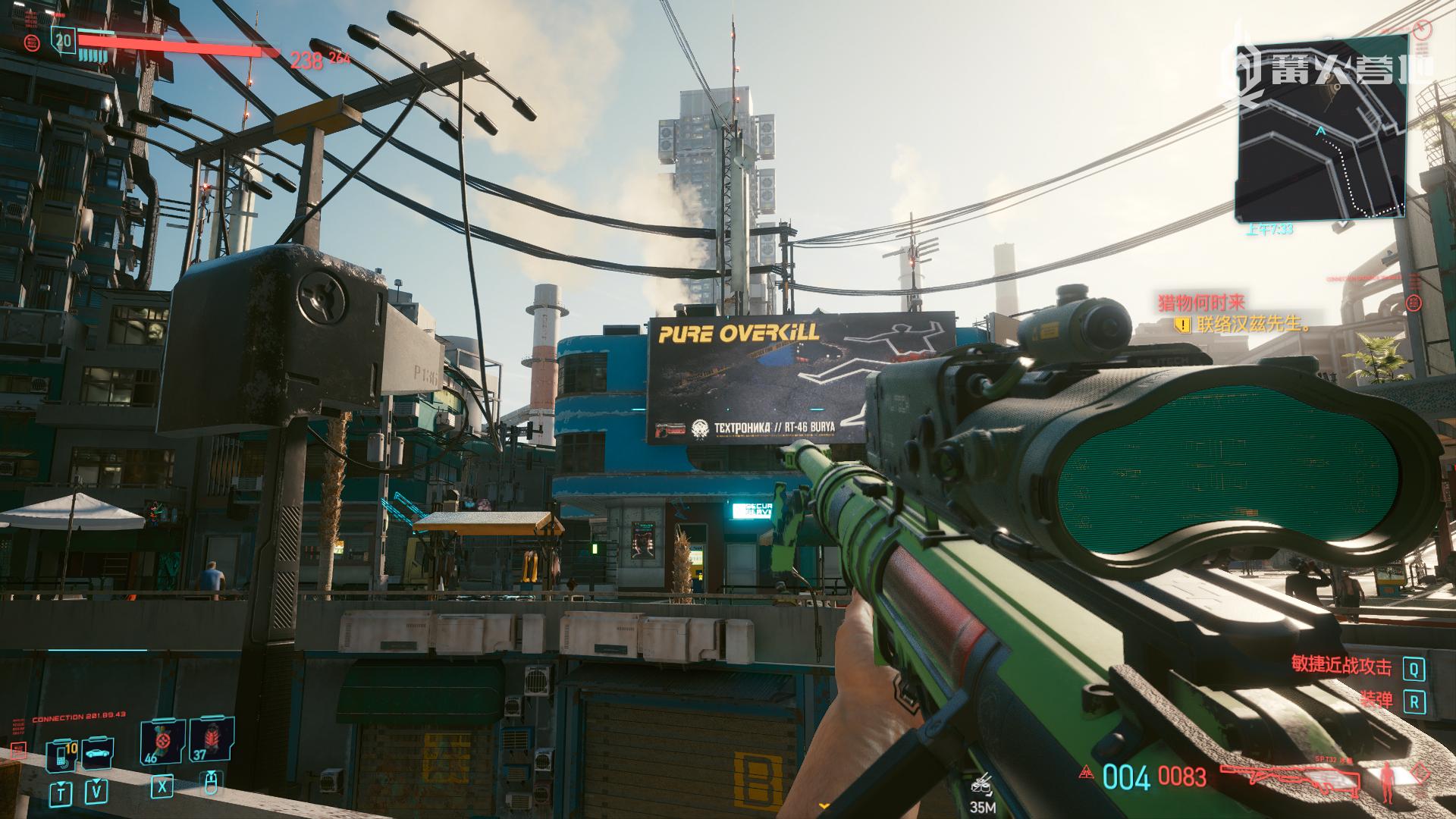Click the 猎物何时来 quest title
Viewport: 1456px width, 819px height.
(x=1202, y=304)
